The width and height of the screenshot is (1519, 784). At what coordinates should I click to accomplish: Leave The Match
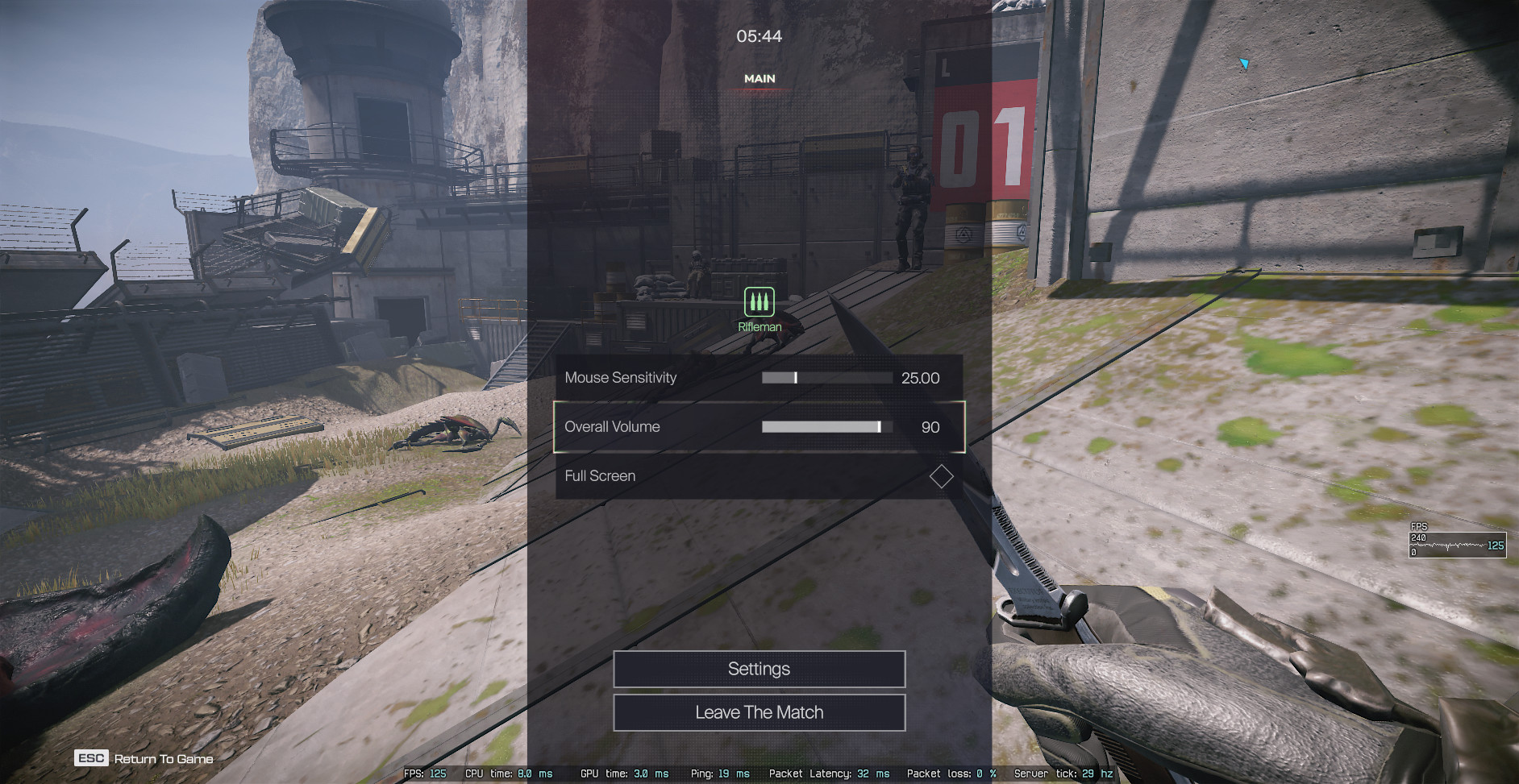(x=759, y=712)
